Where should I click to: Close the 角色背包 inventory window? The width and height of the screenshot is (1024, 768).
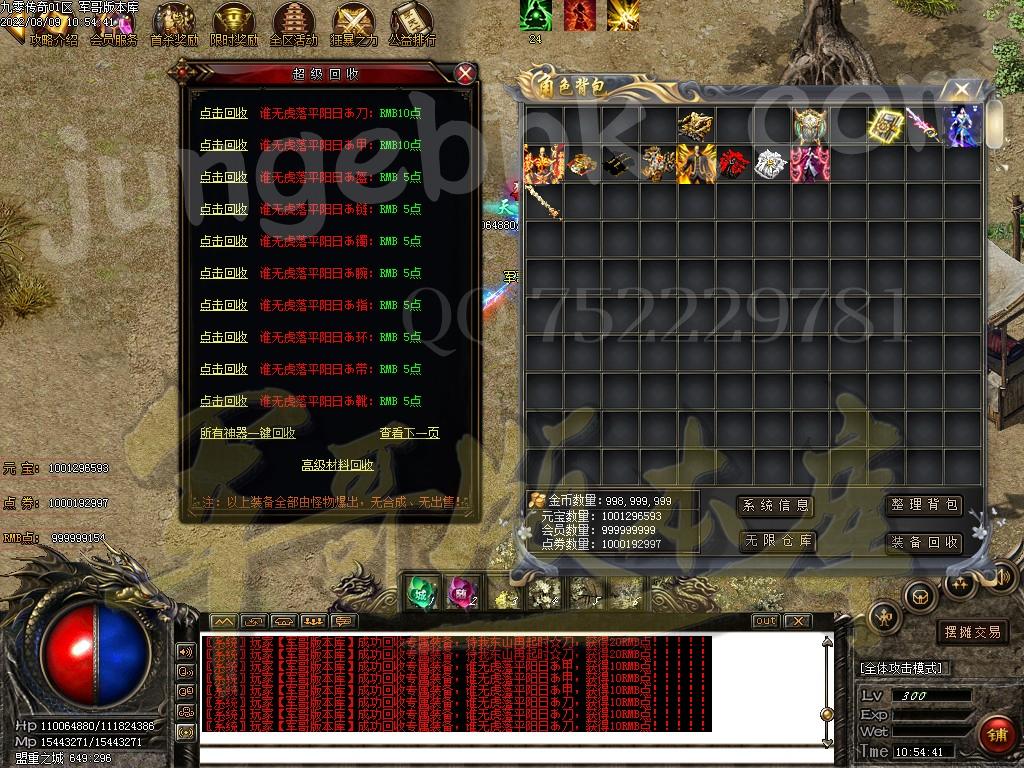pyautogui.click(x=962, y=90)
